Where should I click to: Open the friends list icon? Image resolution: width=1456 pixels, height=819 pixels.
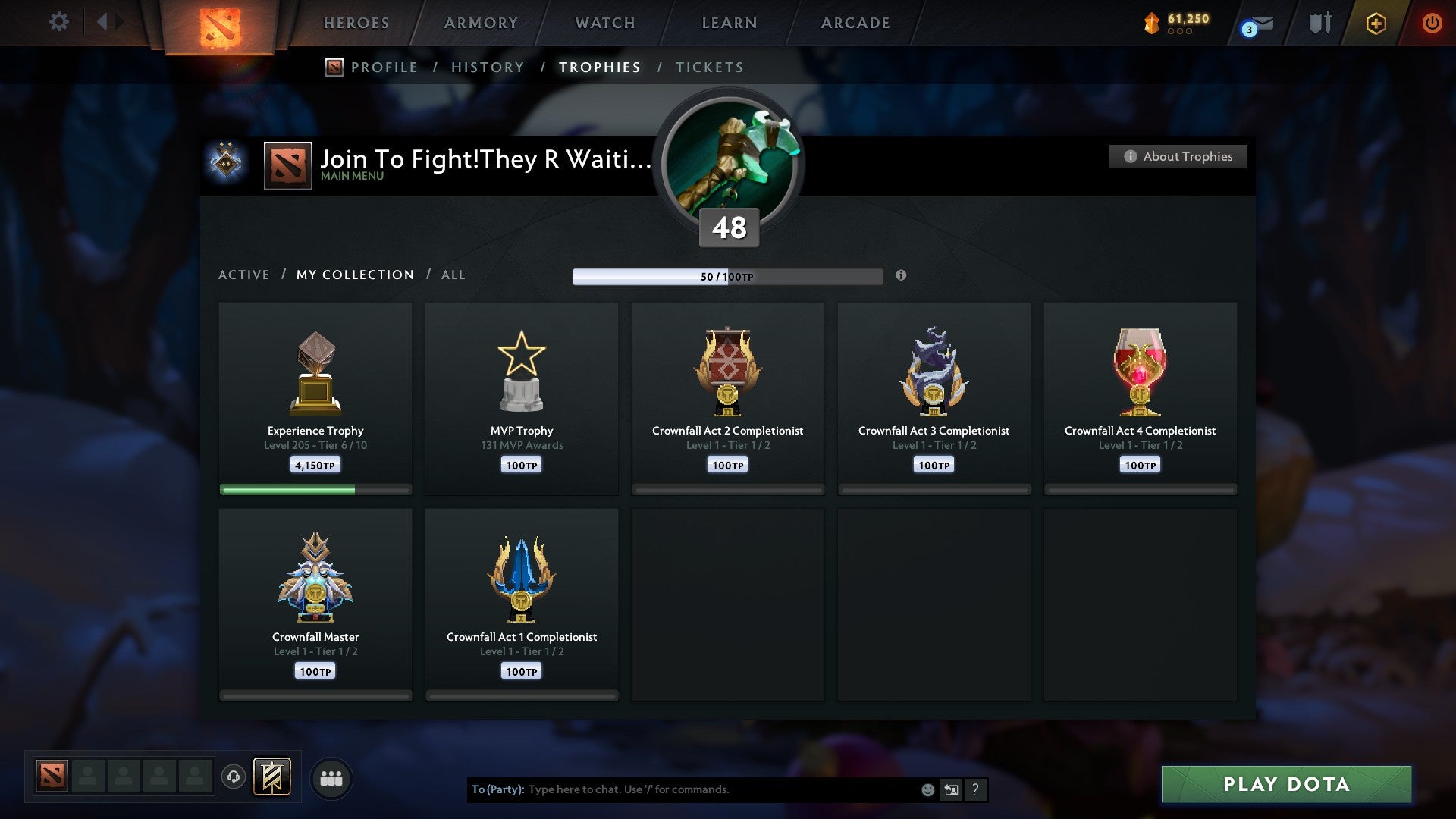pos(331,777)
